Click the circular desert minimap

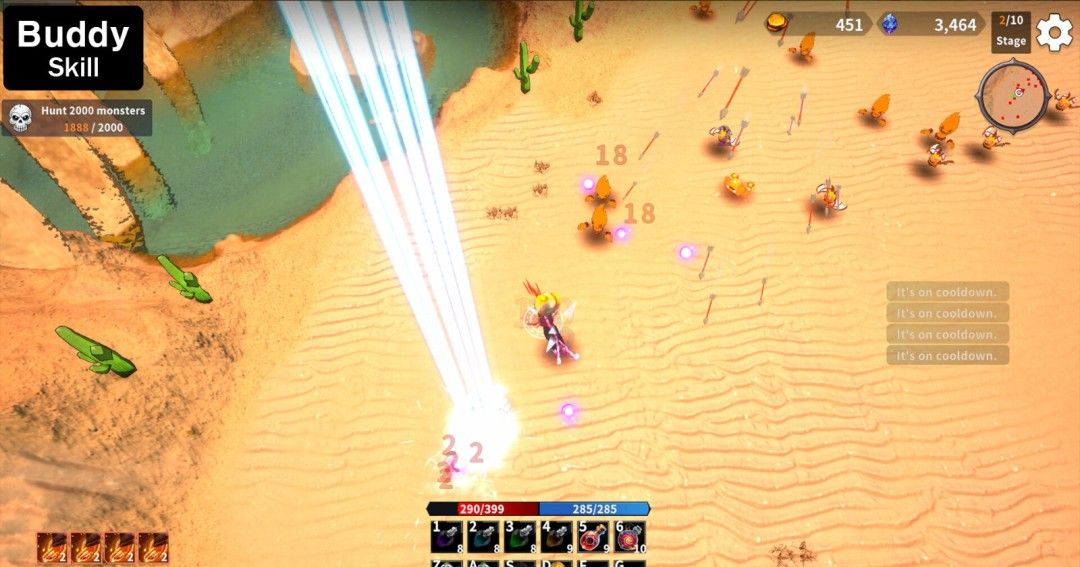click(1012, 95)
